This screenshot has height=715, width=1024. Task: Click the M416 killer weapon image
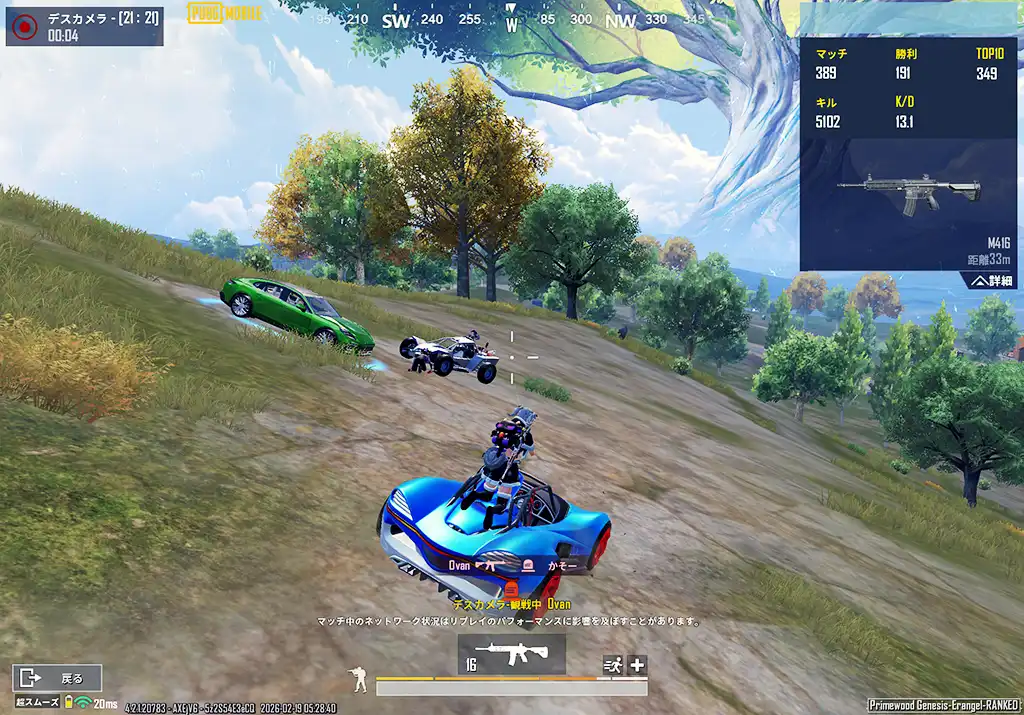(908, 192)
